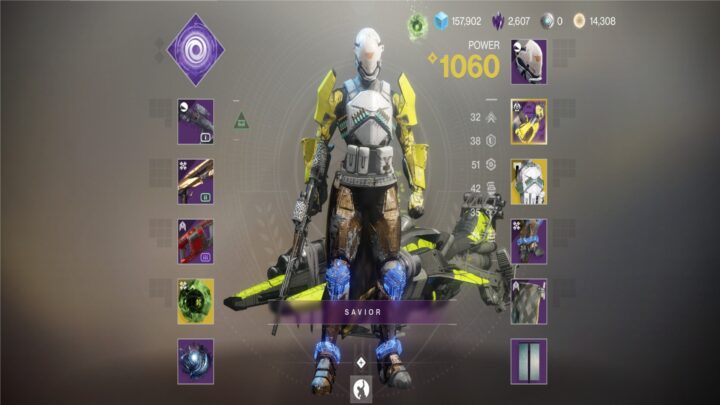Select the class item armor slot
The image size is (720, 405).
[528, 301]
